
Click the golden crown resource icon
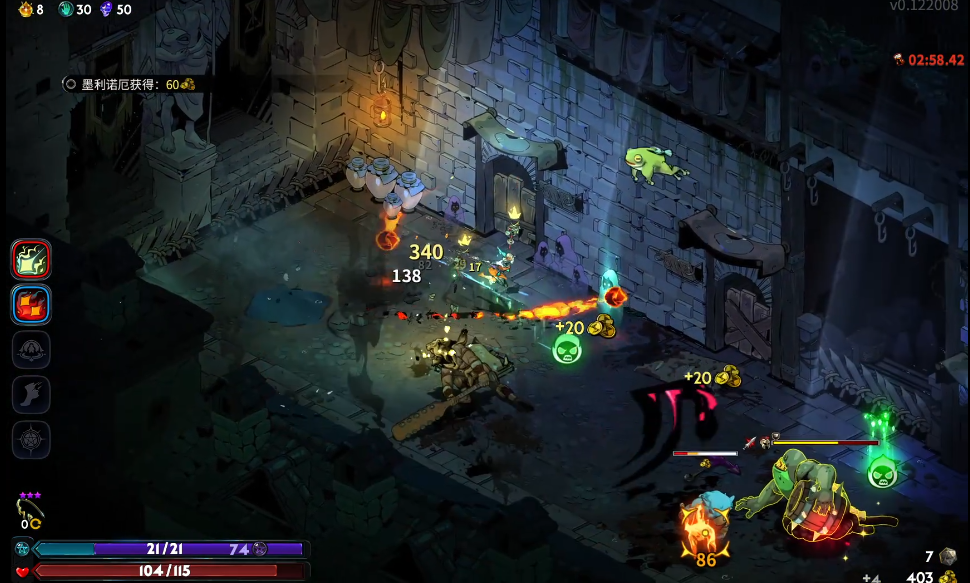point(26,10)
